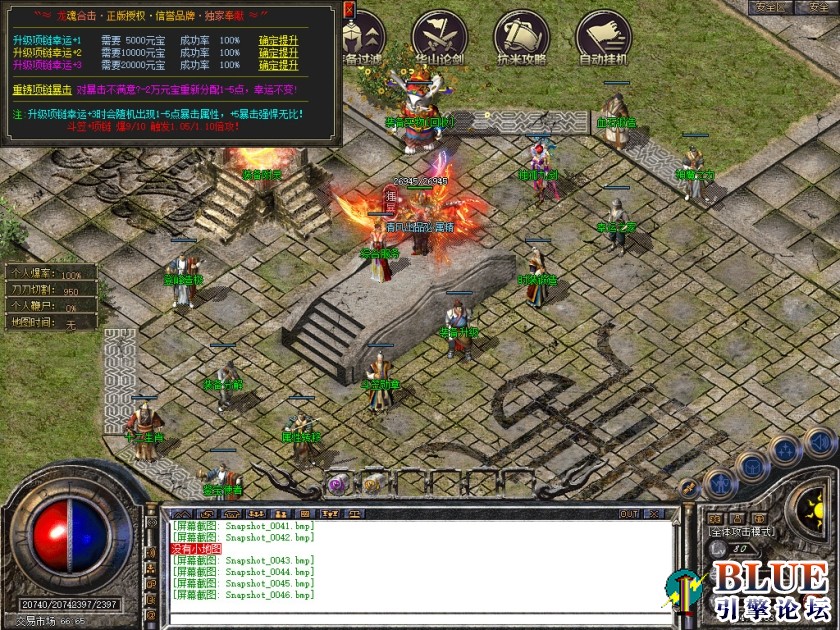Choose the 重铸项链暴击 recast option

[x=43, y=89]
